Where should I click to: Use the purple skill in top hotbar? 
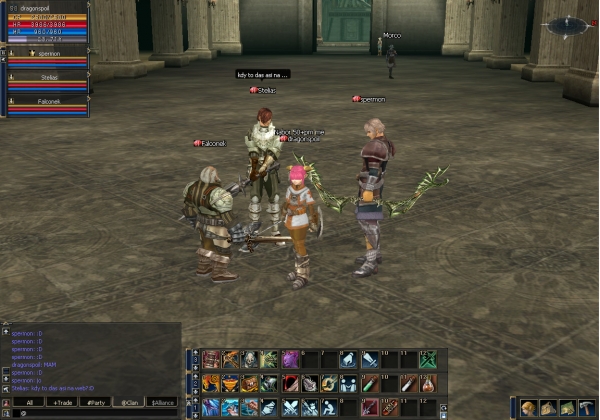[x=290, y=359]
